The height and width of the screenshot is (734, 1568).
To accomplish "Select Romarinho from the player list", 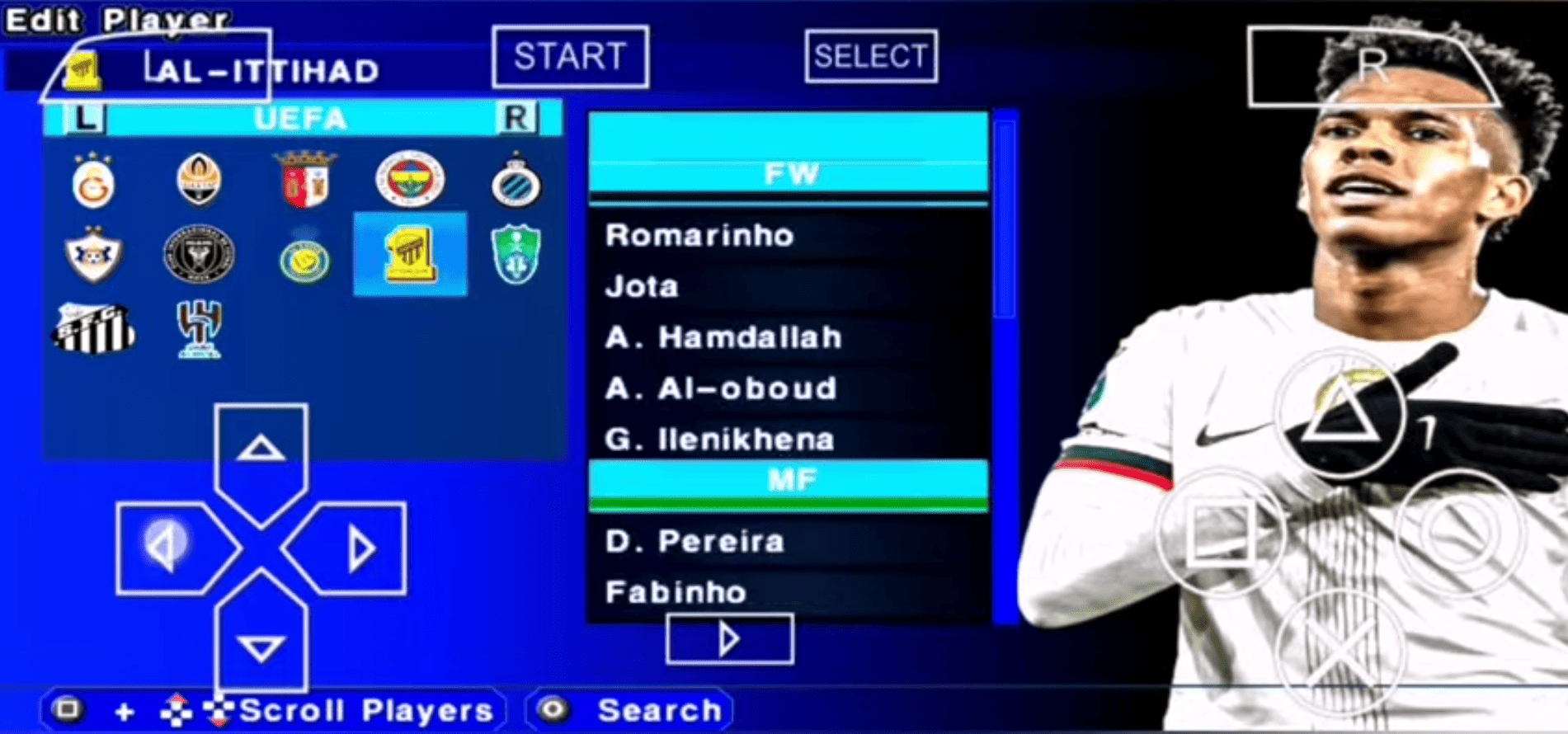I will click(699, 236).
